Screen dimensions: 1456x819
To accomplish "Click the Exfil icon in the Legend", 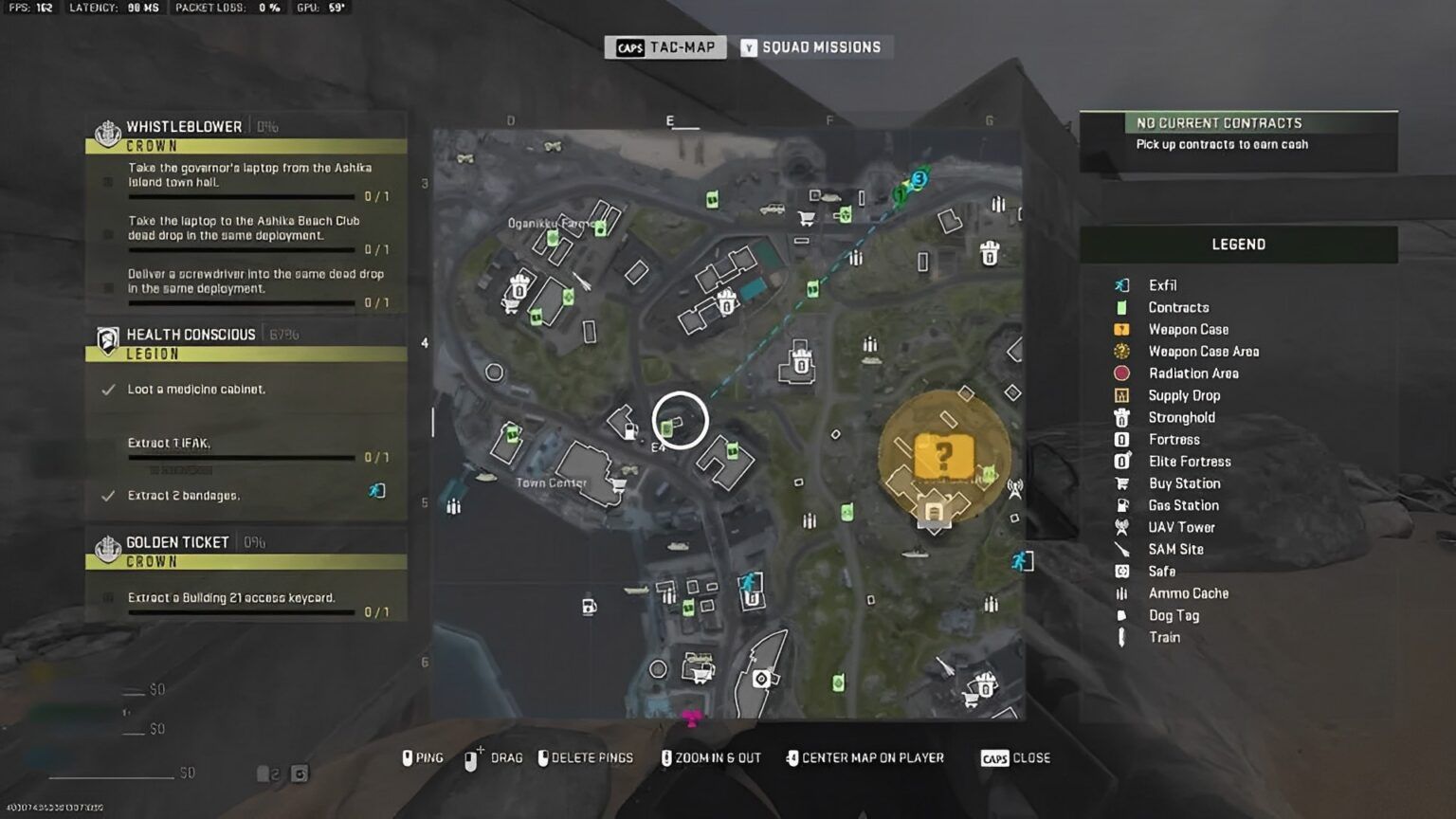I will tap(1122, 285).
